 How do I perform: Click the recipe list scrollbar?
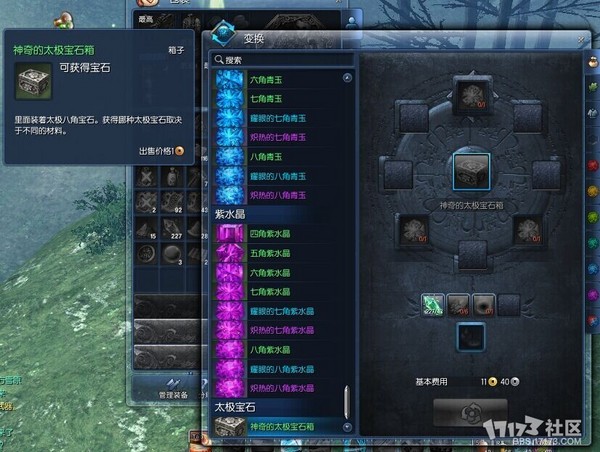coord(348,400)
